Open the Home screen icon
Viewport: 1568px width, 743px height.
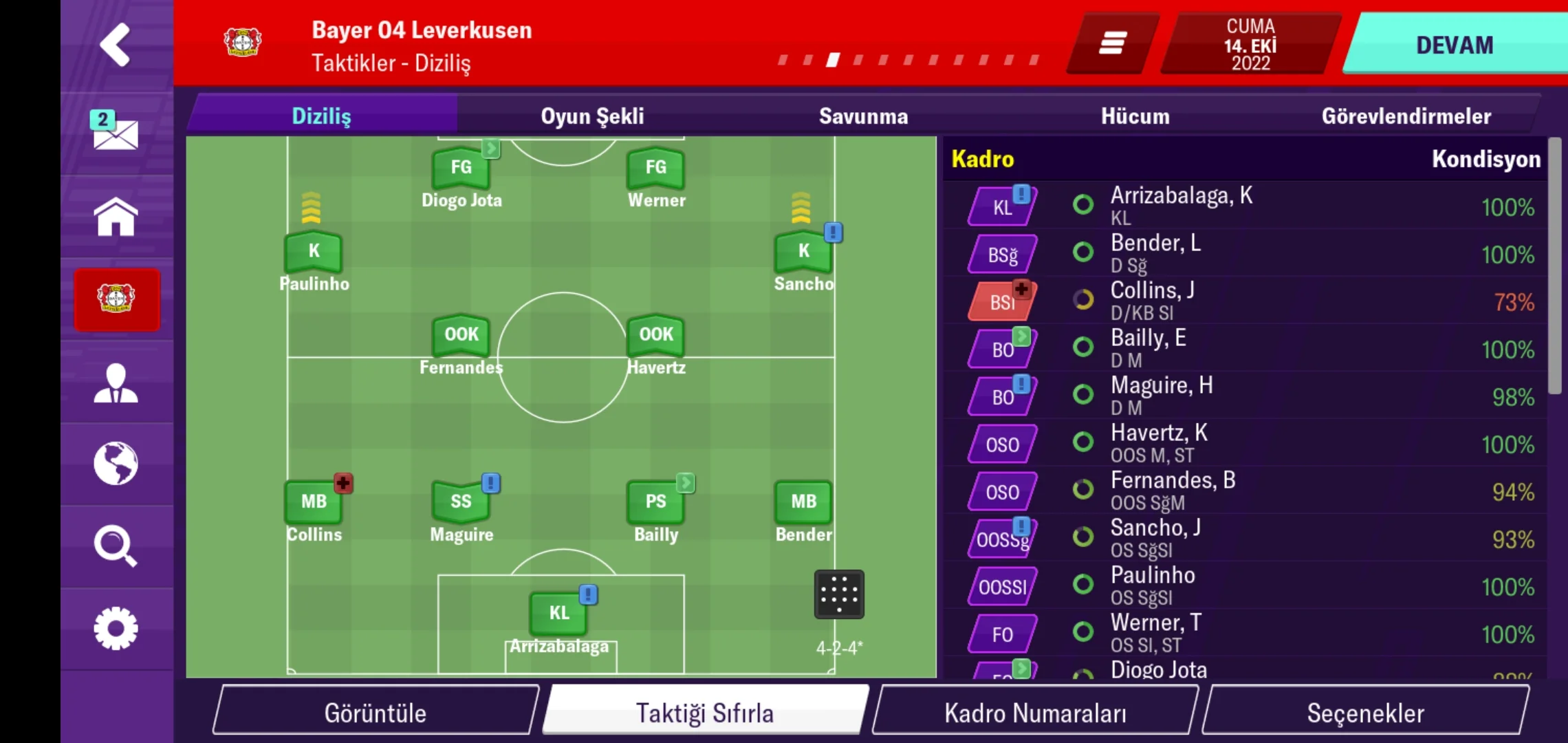[x=116, y=215]
